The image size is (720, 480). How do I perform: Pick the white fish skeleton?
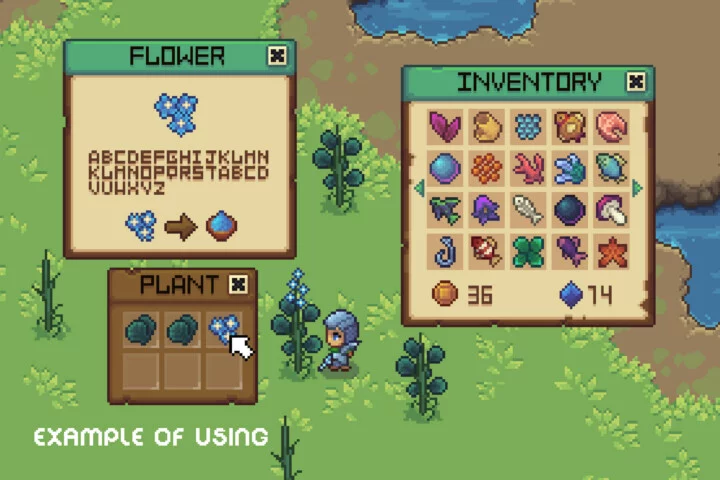click(528, 209)
